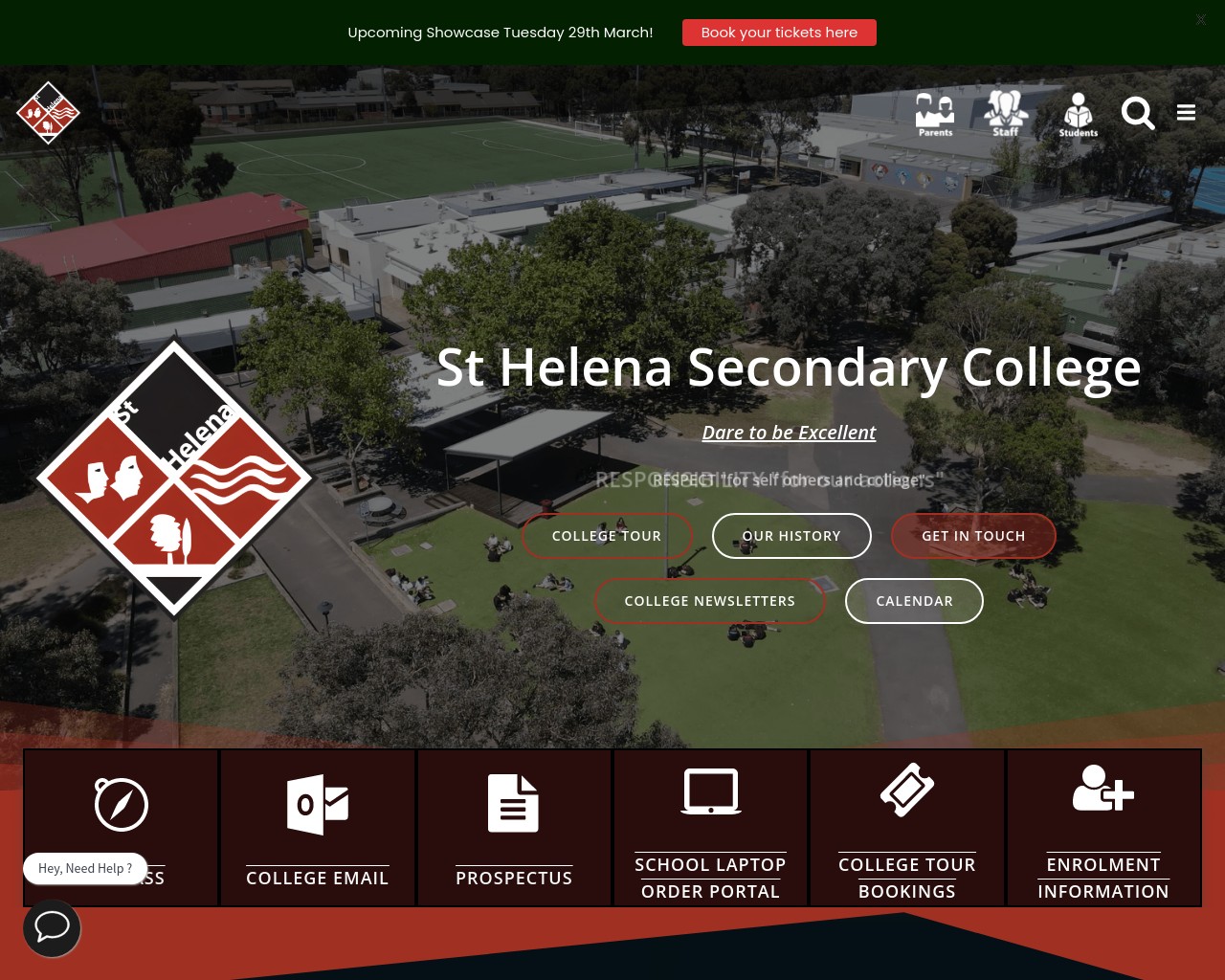Open the School Laptop Order Portal laptop icon
1225x980 pixels.
[710, 791]
